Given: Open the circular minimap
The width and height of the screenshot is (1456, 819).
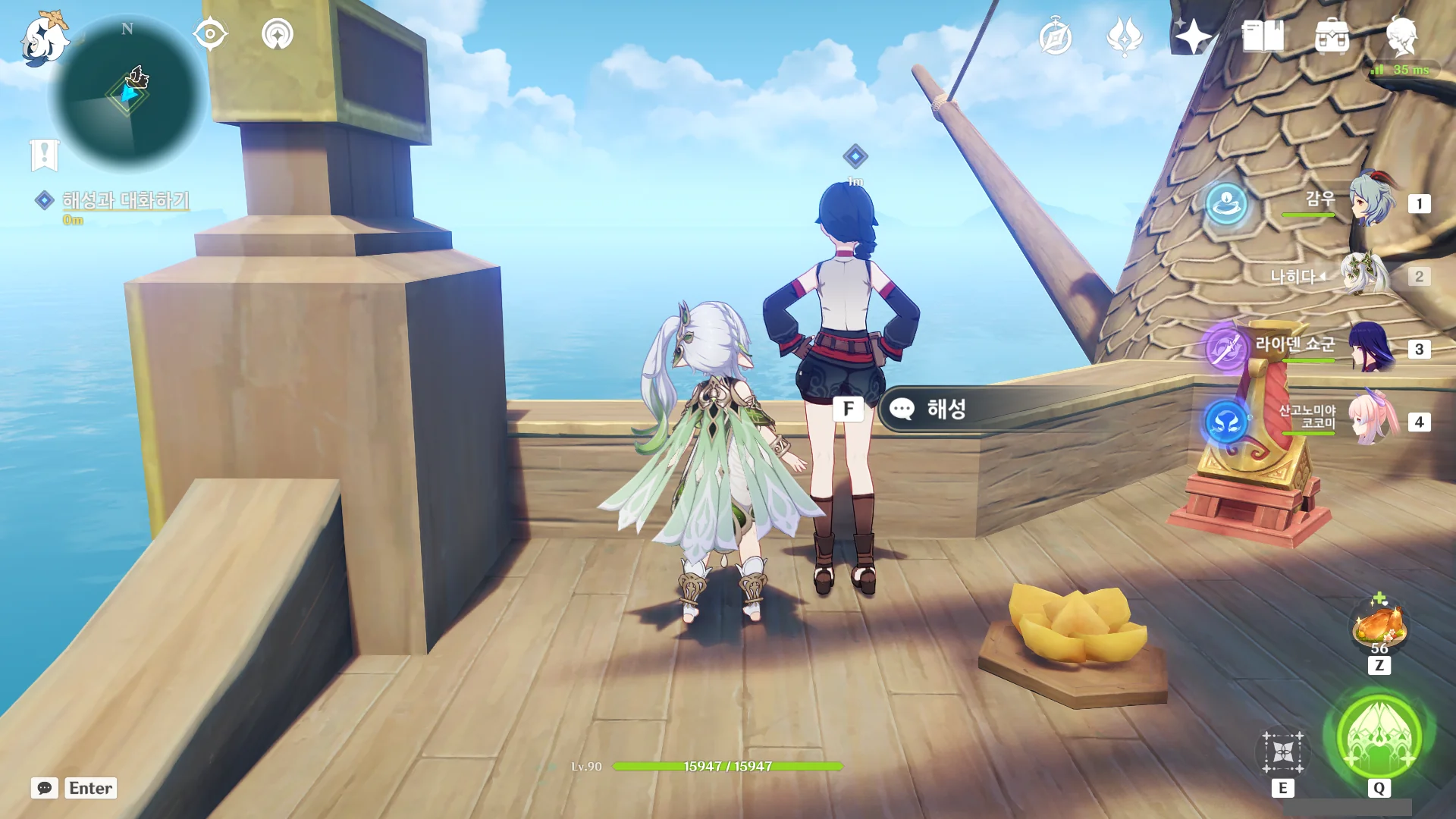Looking at the screenshot, I should [x=127, y=94].
